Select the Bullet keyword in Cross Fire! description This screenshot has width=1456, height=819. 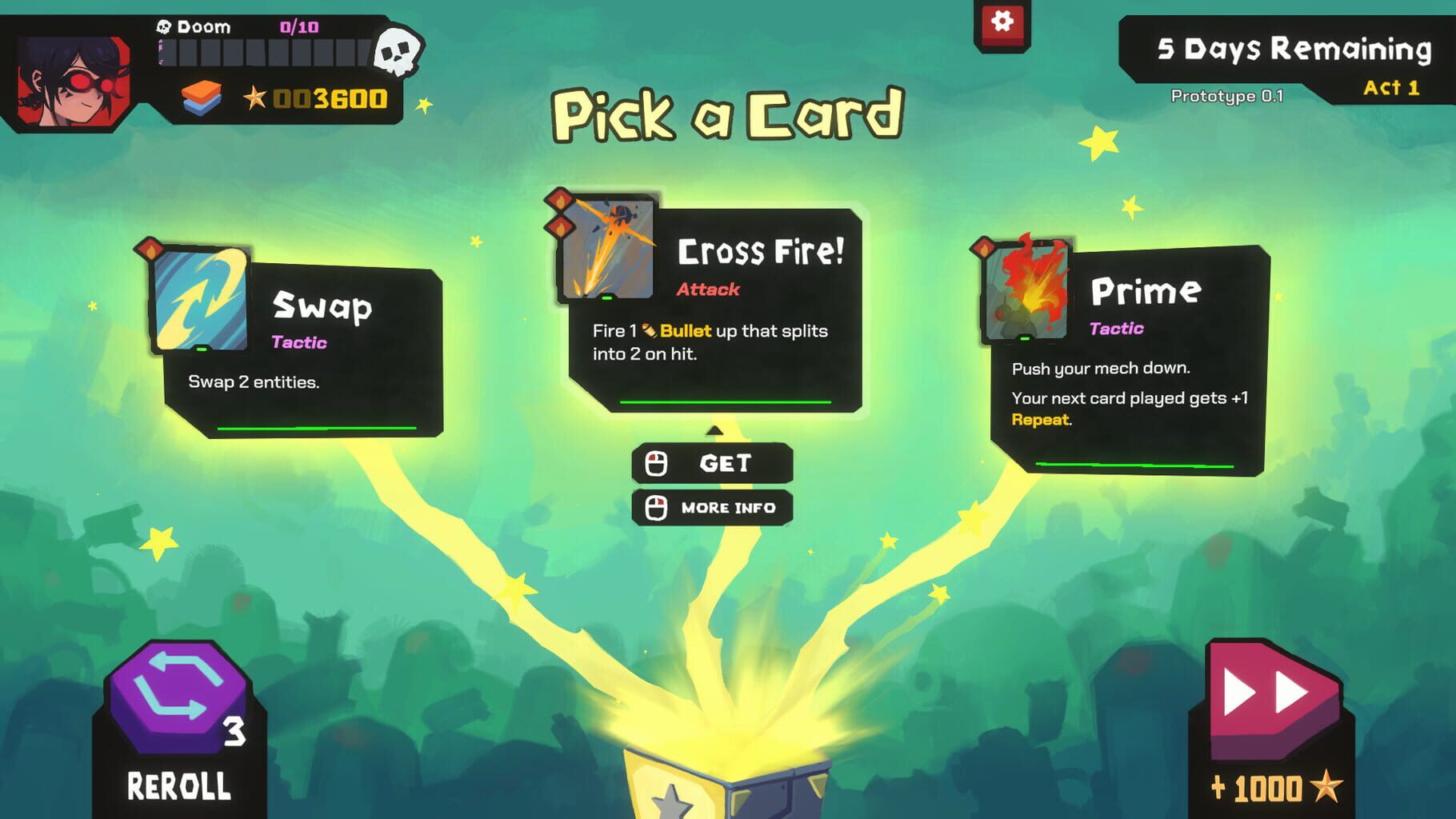coord(688,330)
